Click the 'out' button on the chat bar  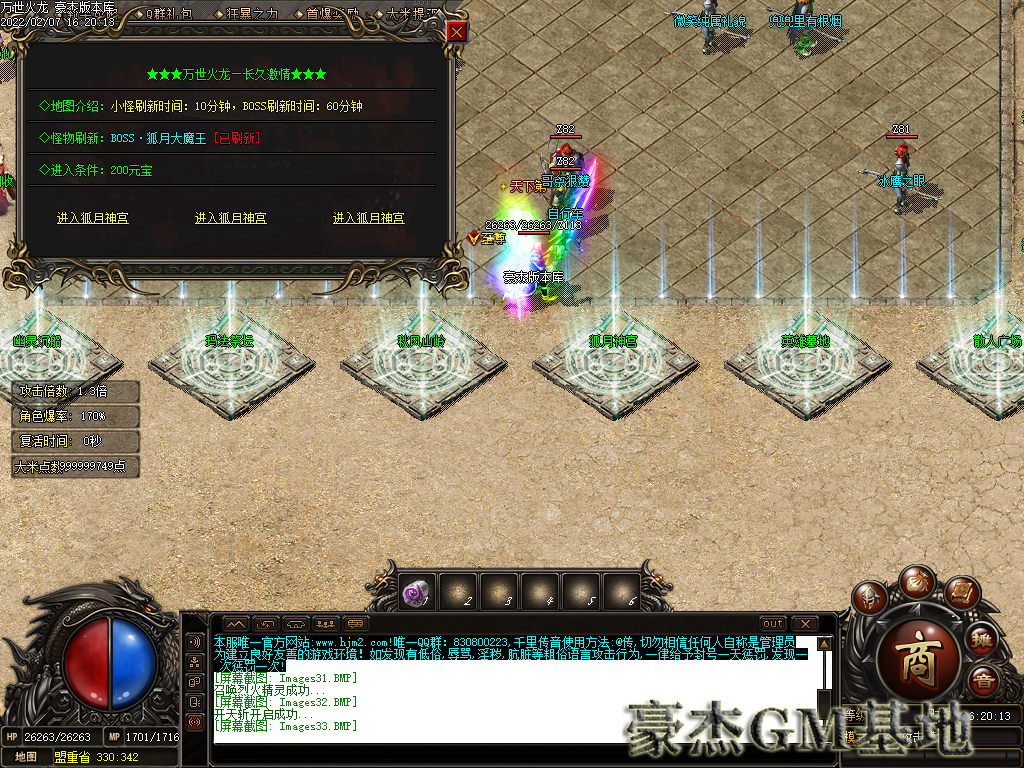(x=773, y=624)
